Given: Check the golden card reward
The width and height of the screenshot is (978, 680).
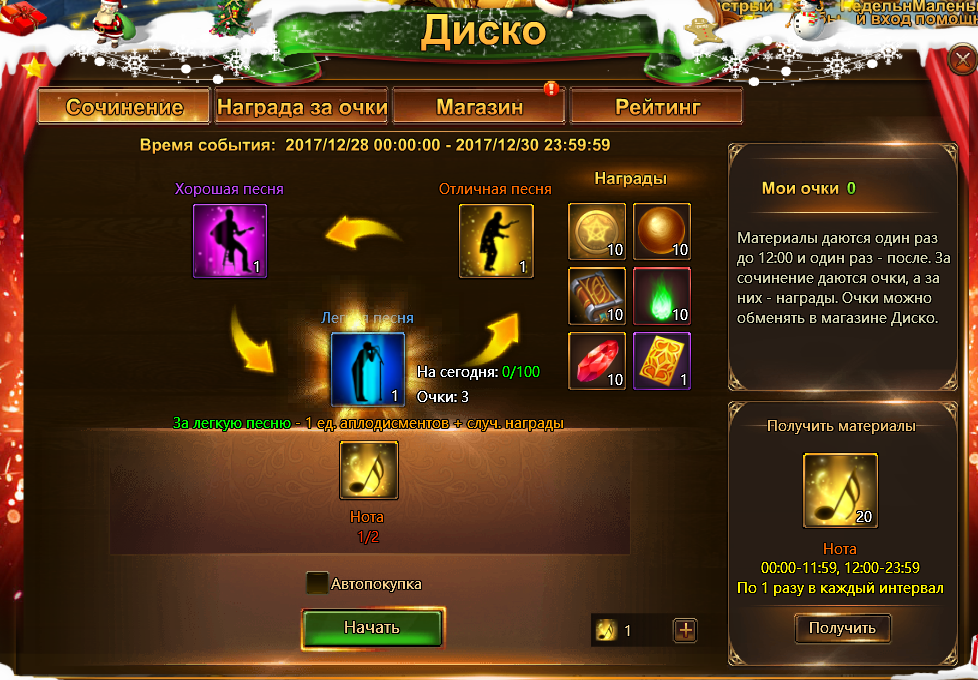Looking at the screenshot, I should point(662,360).
